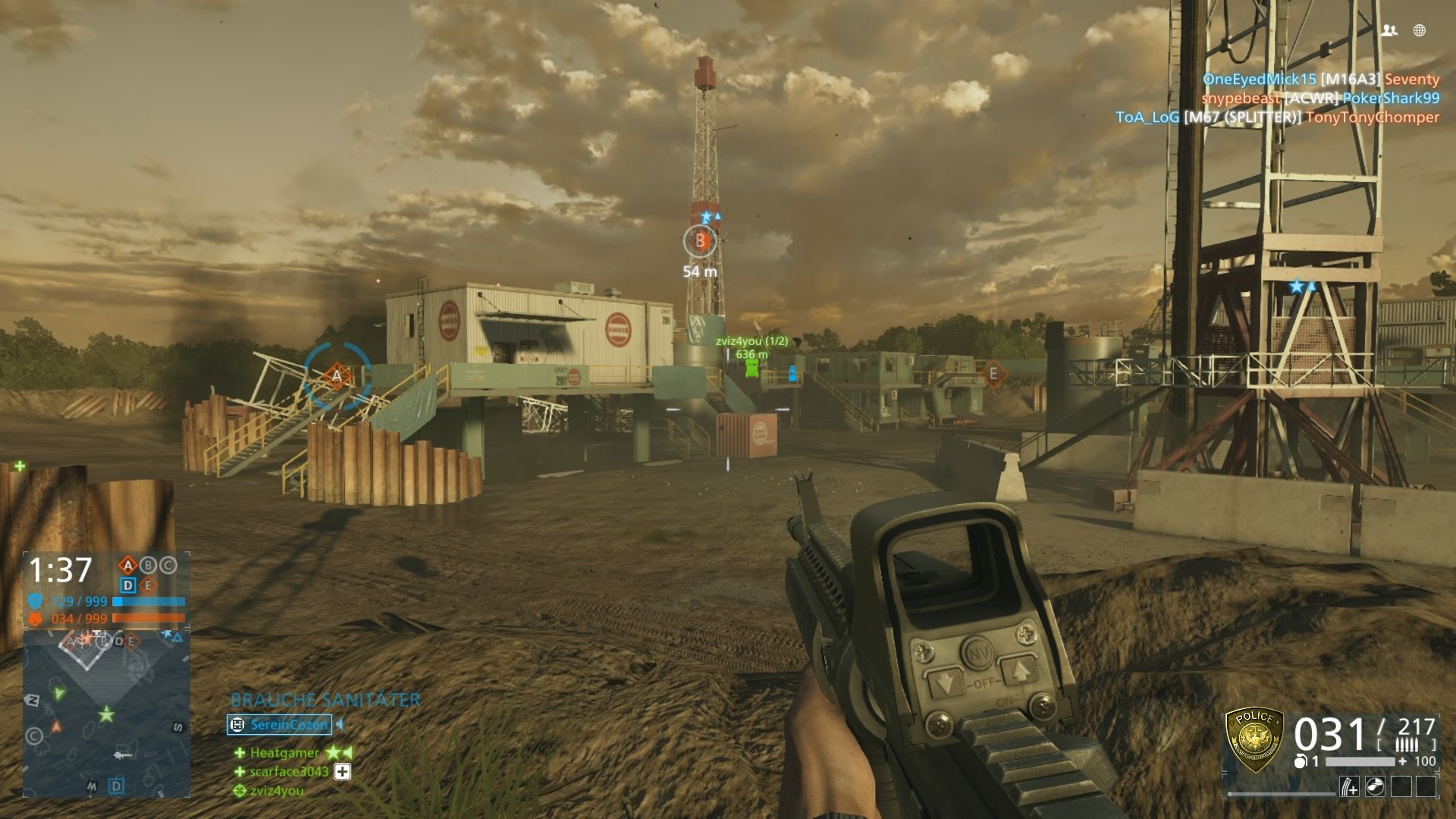Click the blue team shield icon above the minimap

pyautogui.click(x=35, y=601)
